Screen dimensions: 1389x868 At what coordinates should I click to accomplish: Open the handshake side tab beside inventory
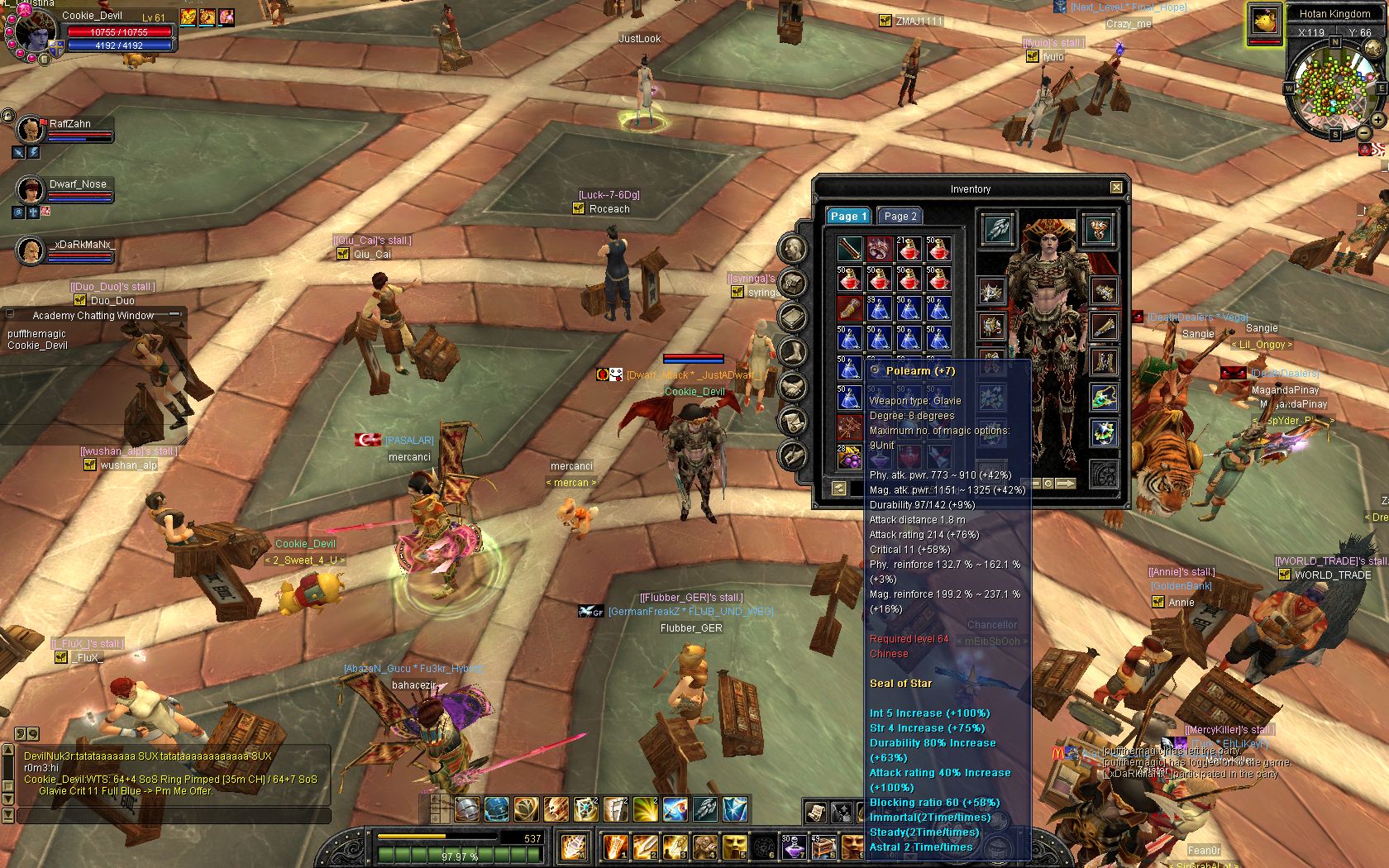pyautogui.click(x=792, y=387)
